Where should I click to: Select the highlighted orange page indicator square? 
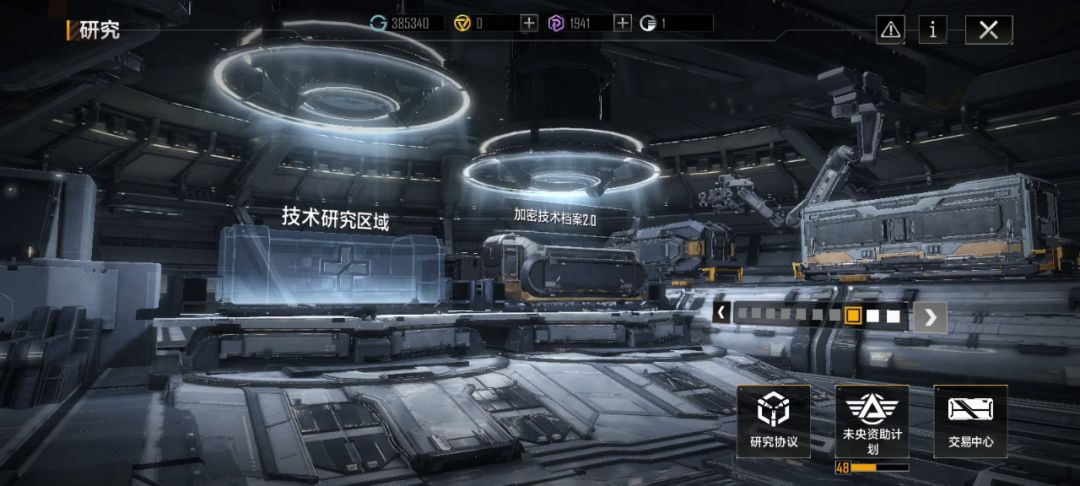pyautogui.click(x=853, y=315)
